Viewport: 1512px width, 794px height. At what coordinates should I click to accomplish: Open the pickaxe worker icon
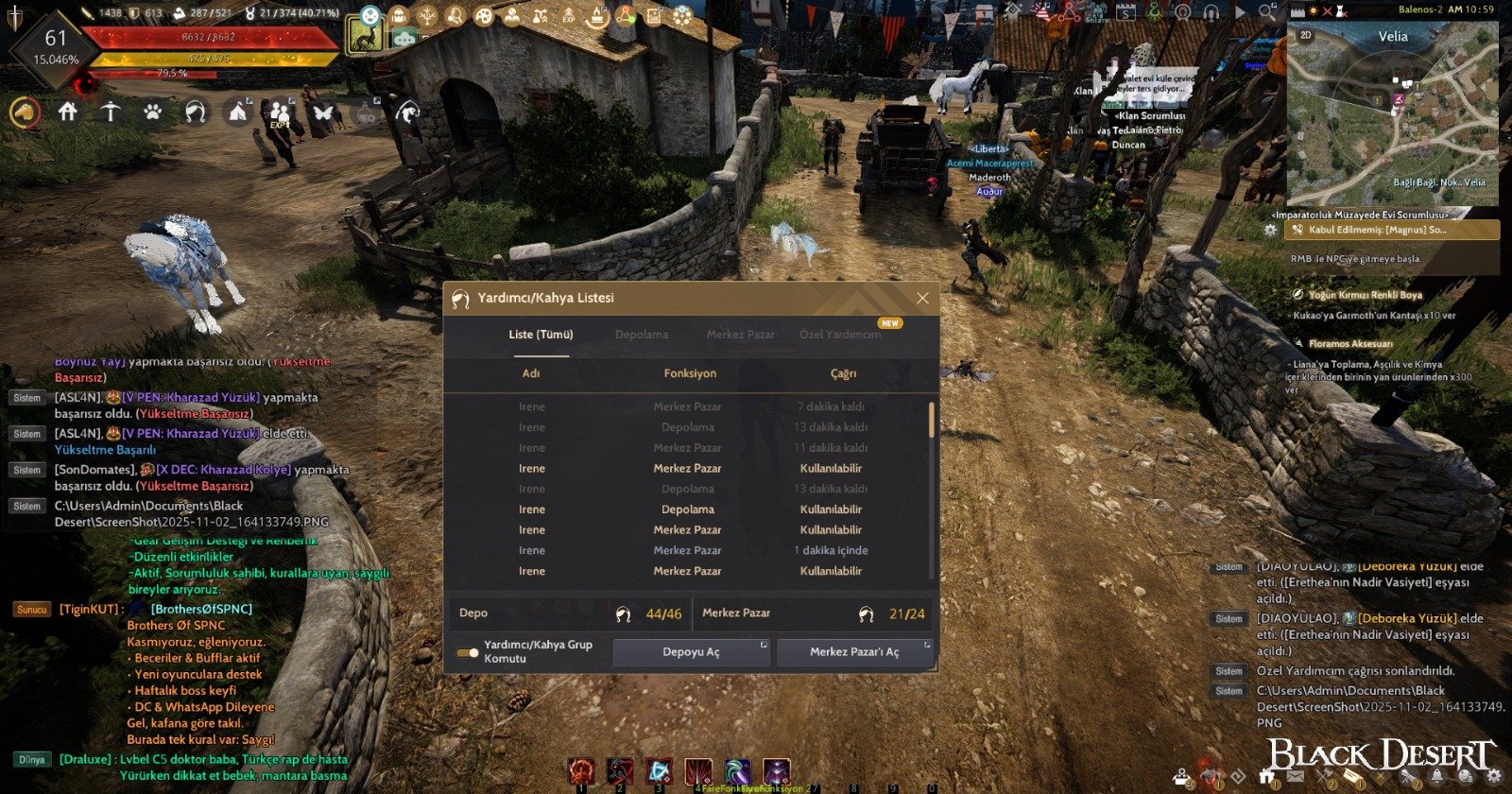tap(111, 112)
